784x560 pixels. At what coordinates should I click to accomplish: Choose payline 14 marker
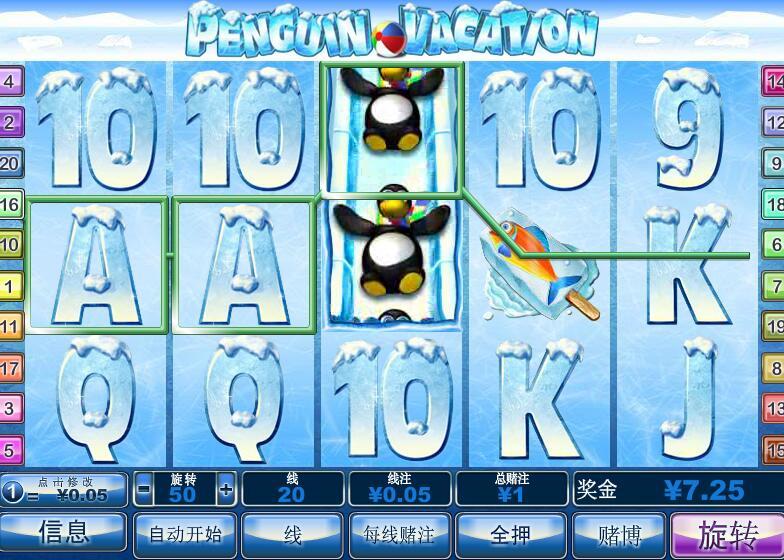(x=774, y=81)
